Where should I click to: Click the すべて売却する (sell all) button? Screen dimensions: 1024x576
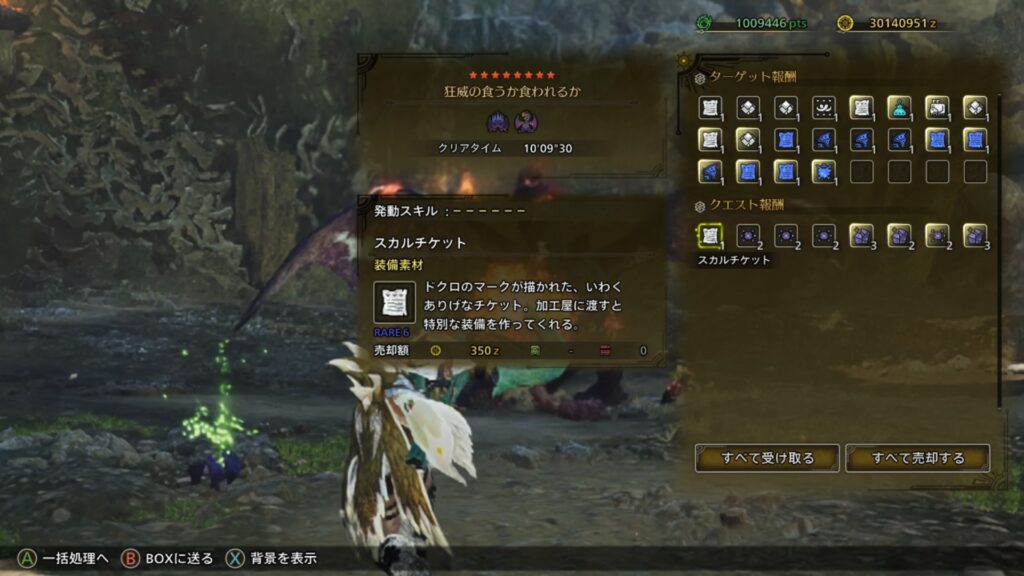click(x=917, y=458)
